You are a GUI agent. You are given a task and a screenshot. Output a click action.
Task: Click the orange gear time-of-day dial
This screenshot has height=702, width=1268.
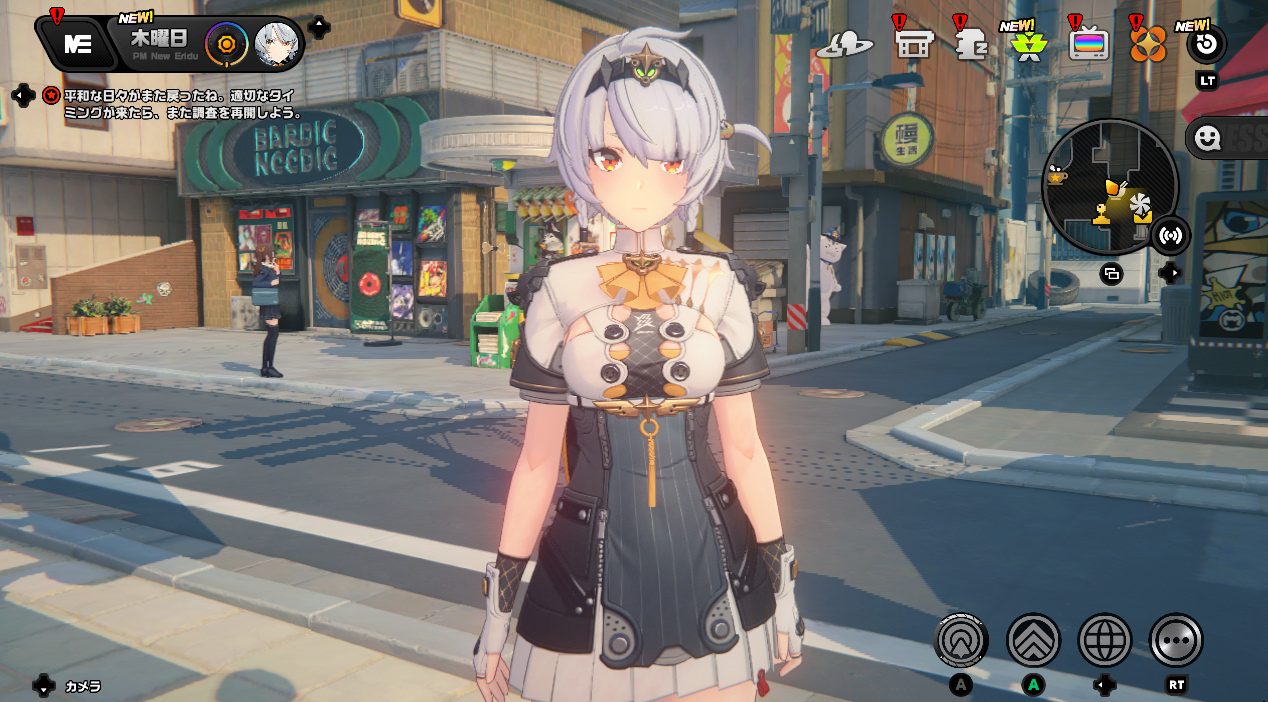click(226, 44)
